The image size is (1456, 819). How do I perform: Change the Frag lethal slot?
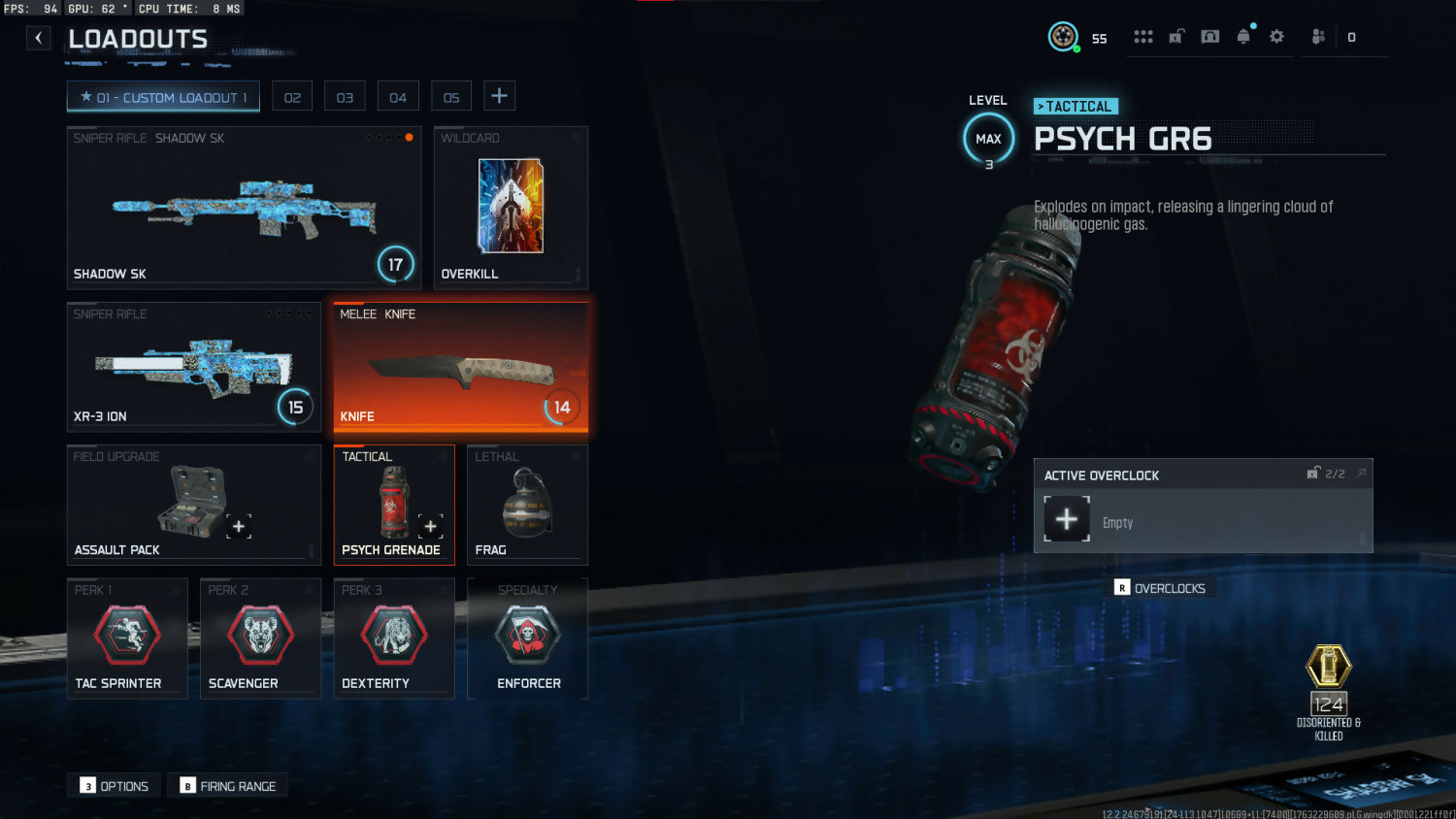(x=527, y=504)
